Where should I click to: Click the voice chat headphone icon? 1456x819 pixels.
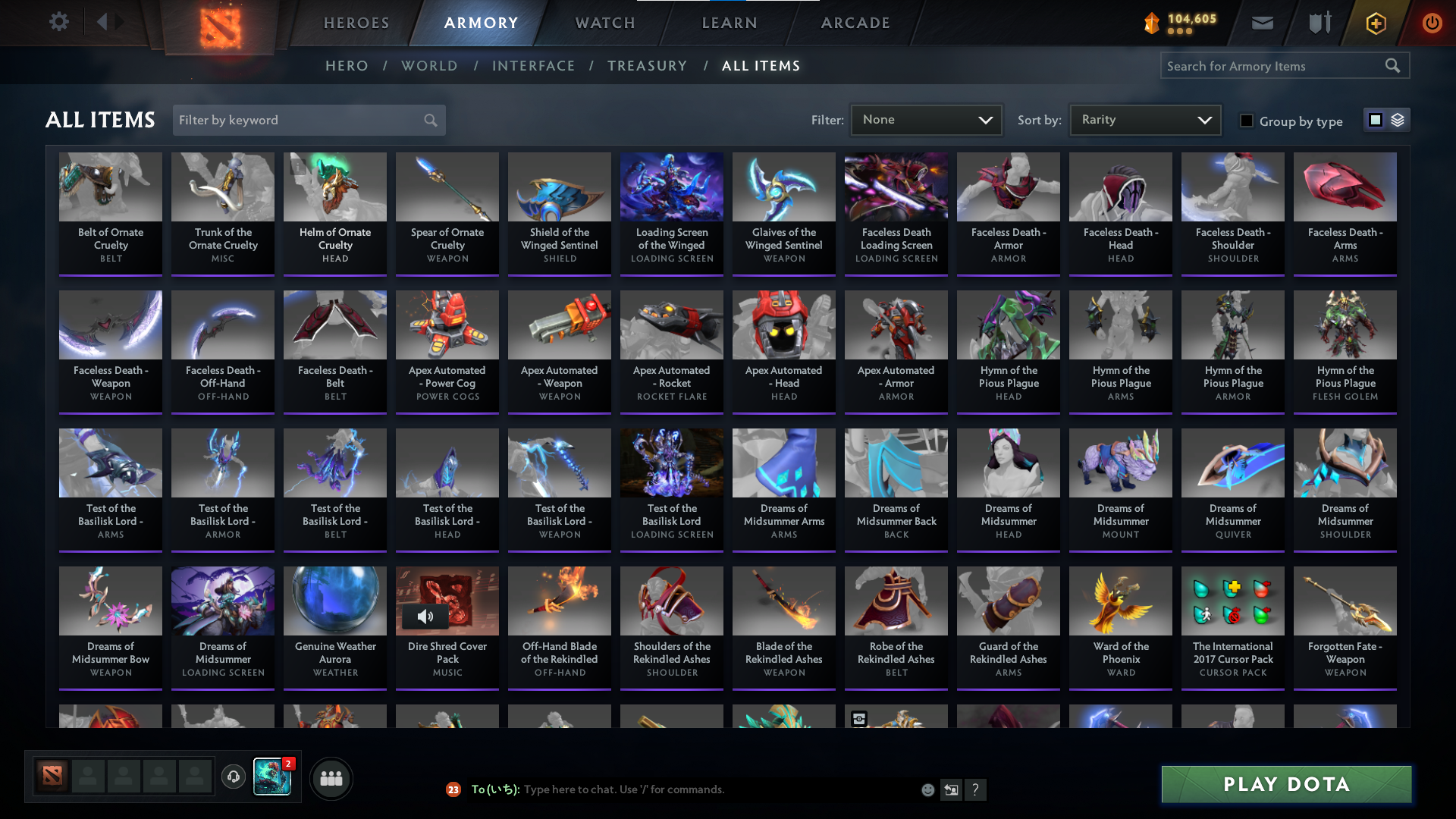click(234, 777)
